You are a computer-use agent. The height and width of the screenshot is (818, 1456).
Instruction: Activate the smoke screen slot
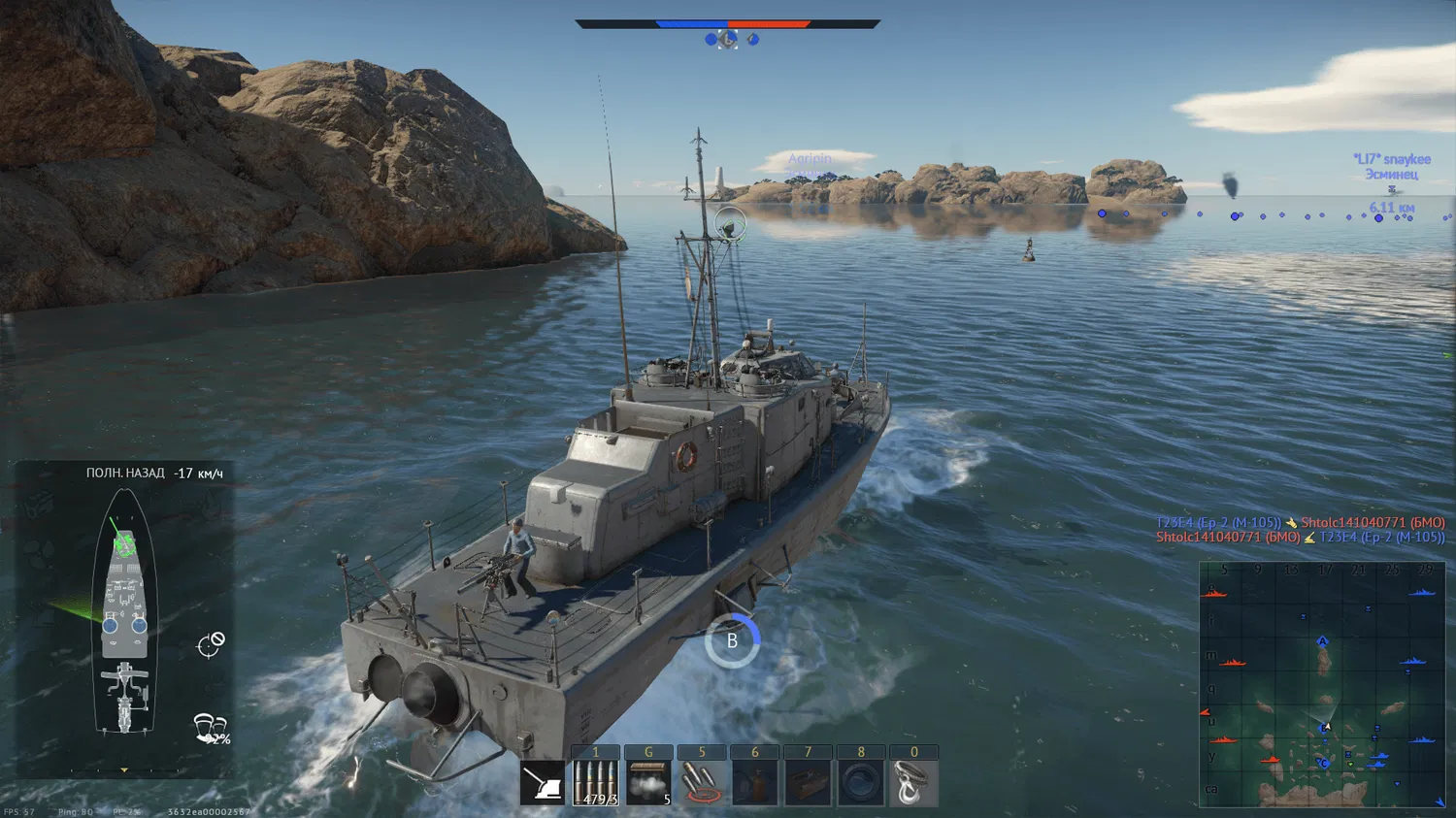point(648,783)
